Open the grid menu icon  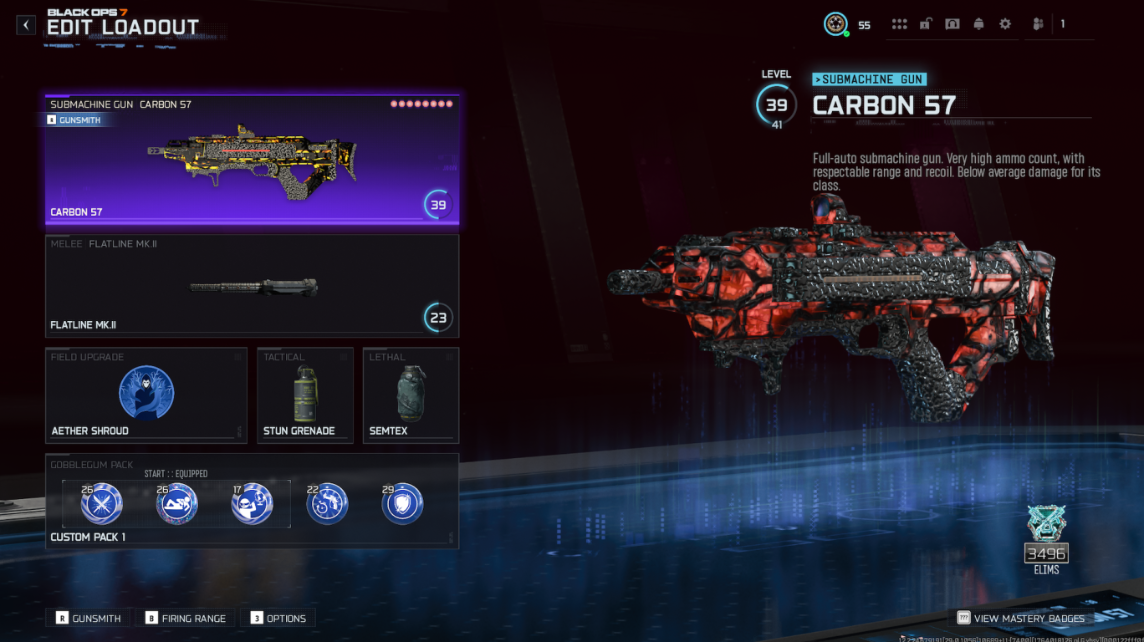(899, 24)
